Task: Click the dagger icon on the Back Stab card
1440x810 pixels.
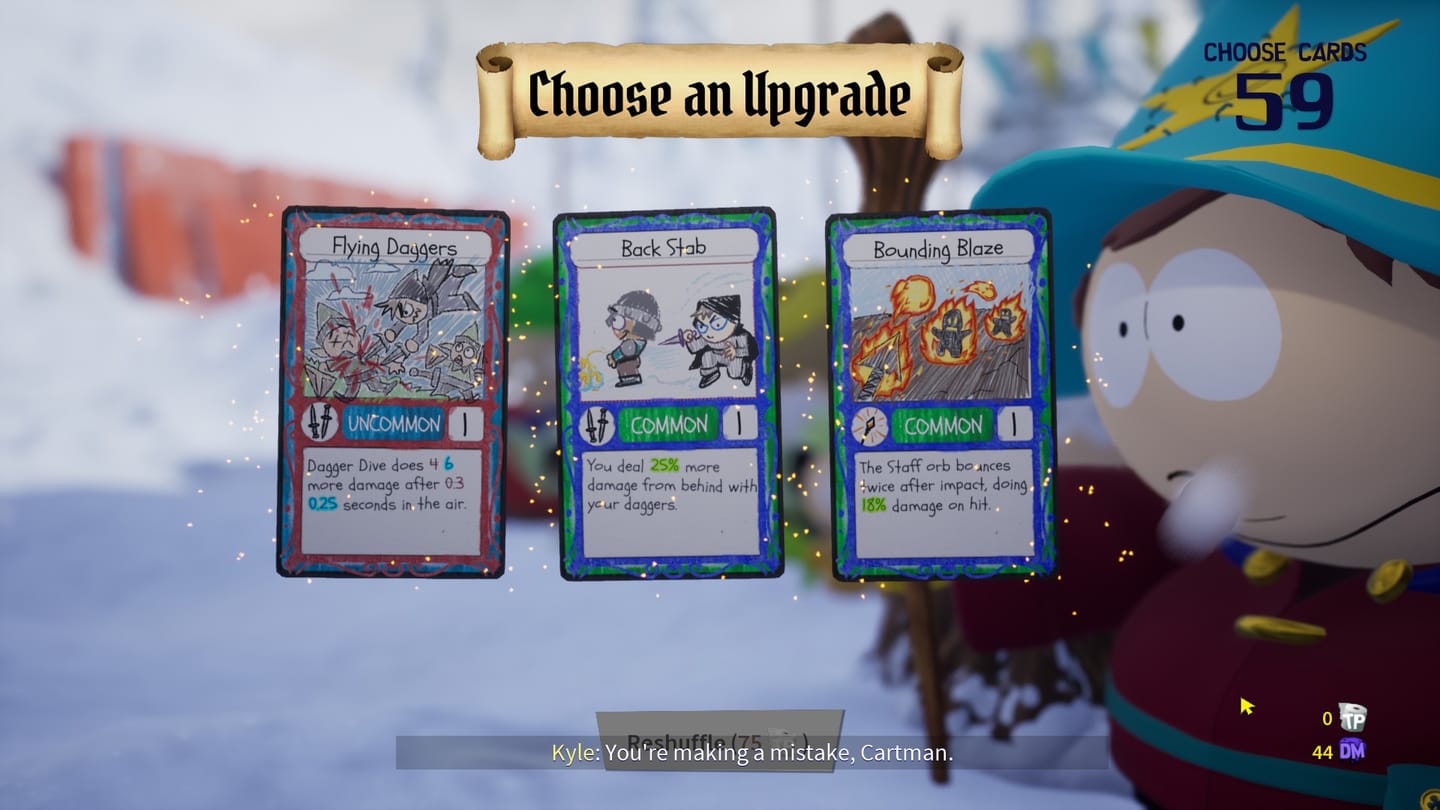Action: click(x=597, y=424)
